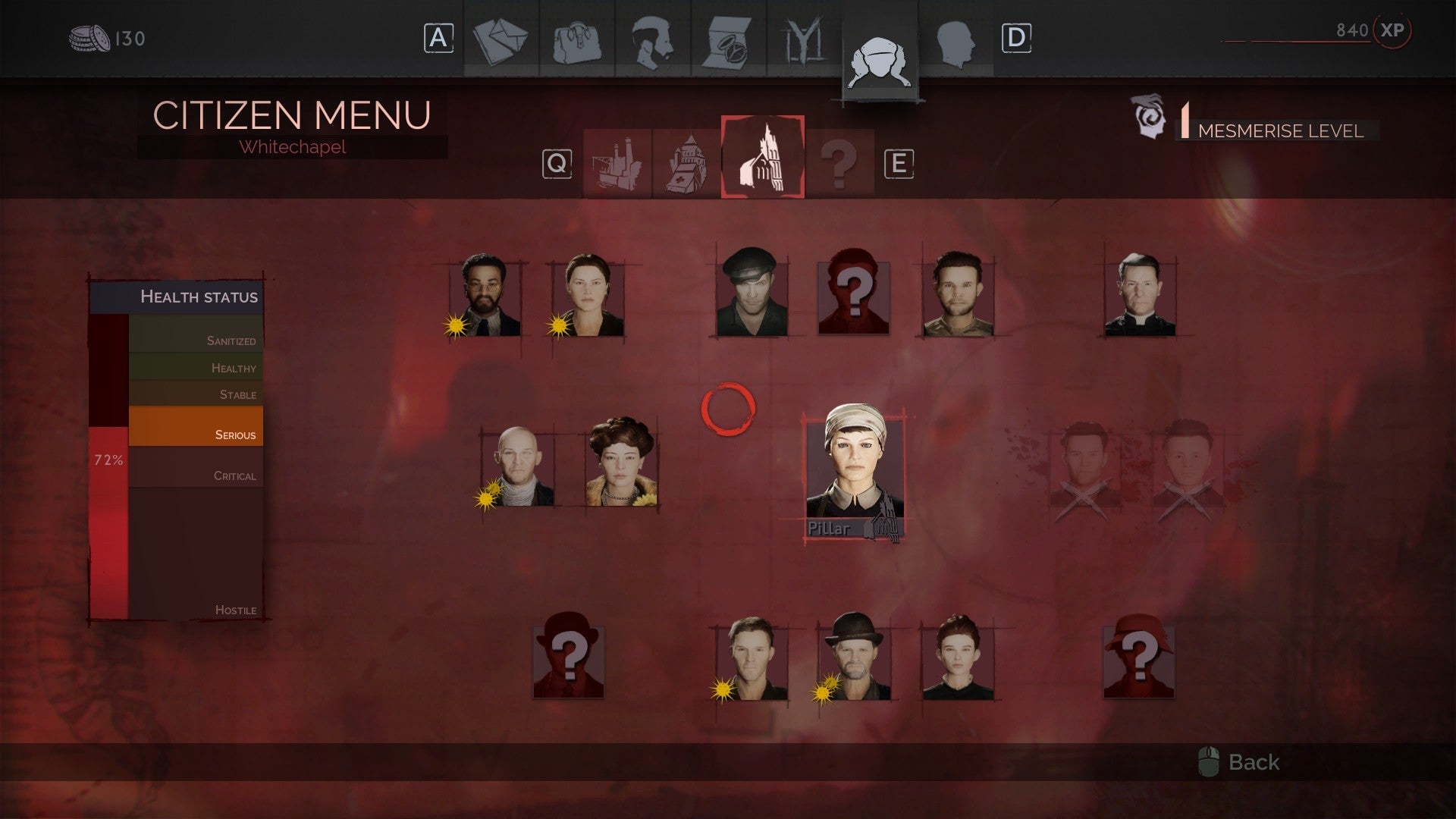The image size is (1456, 819).
Task: Open the inventory bag icon
Action: coord(578,39)
